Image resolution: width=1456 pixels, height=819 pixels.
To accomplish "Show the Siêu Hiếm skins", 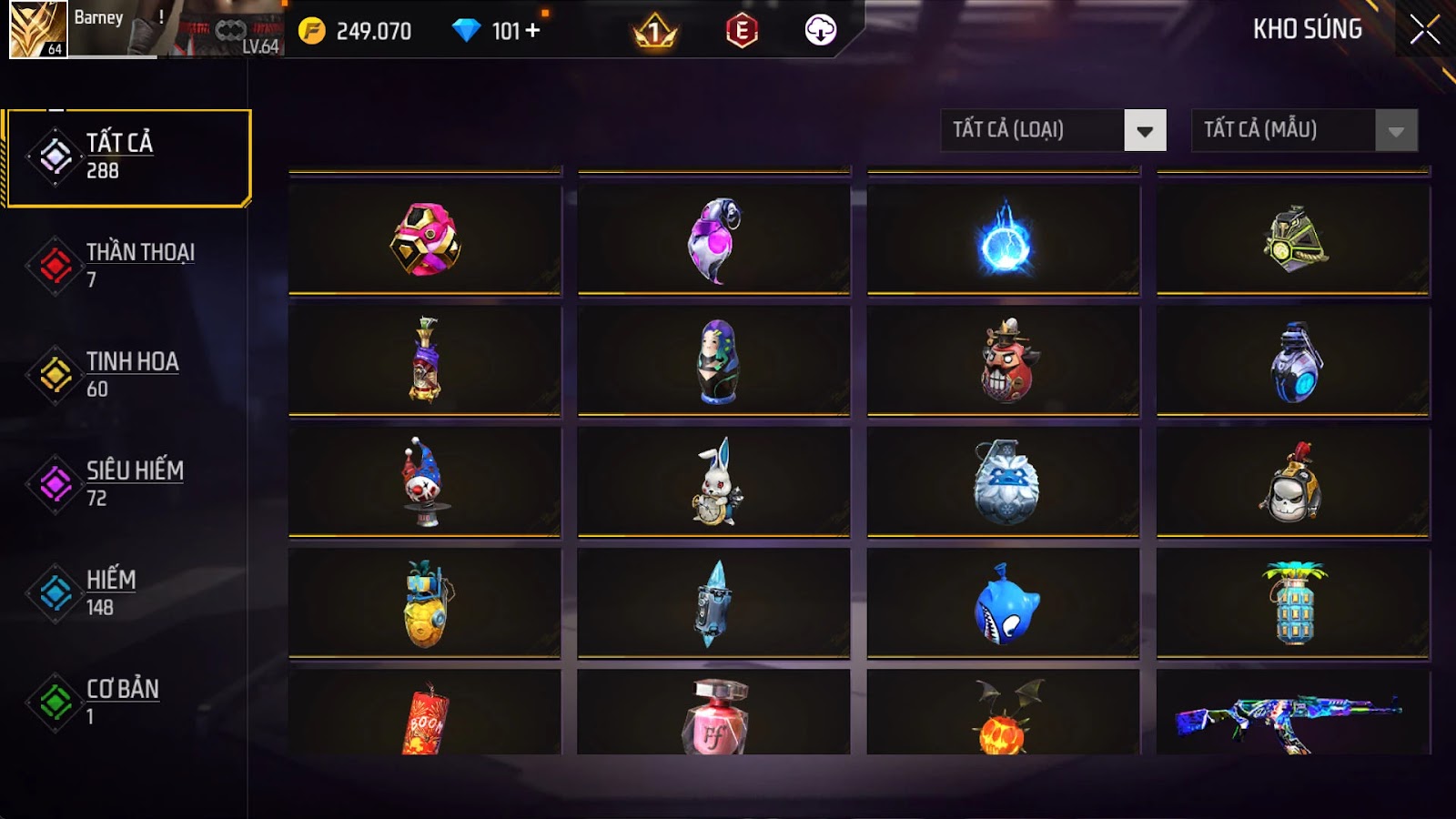I will (x=127, y=483).
